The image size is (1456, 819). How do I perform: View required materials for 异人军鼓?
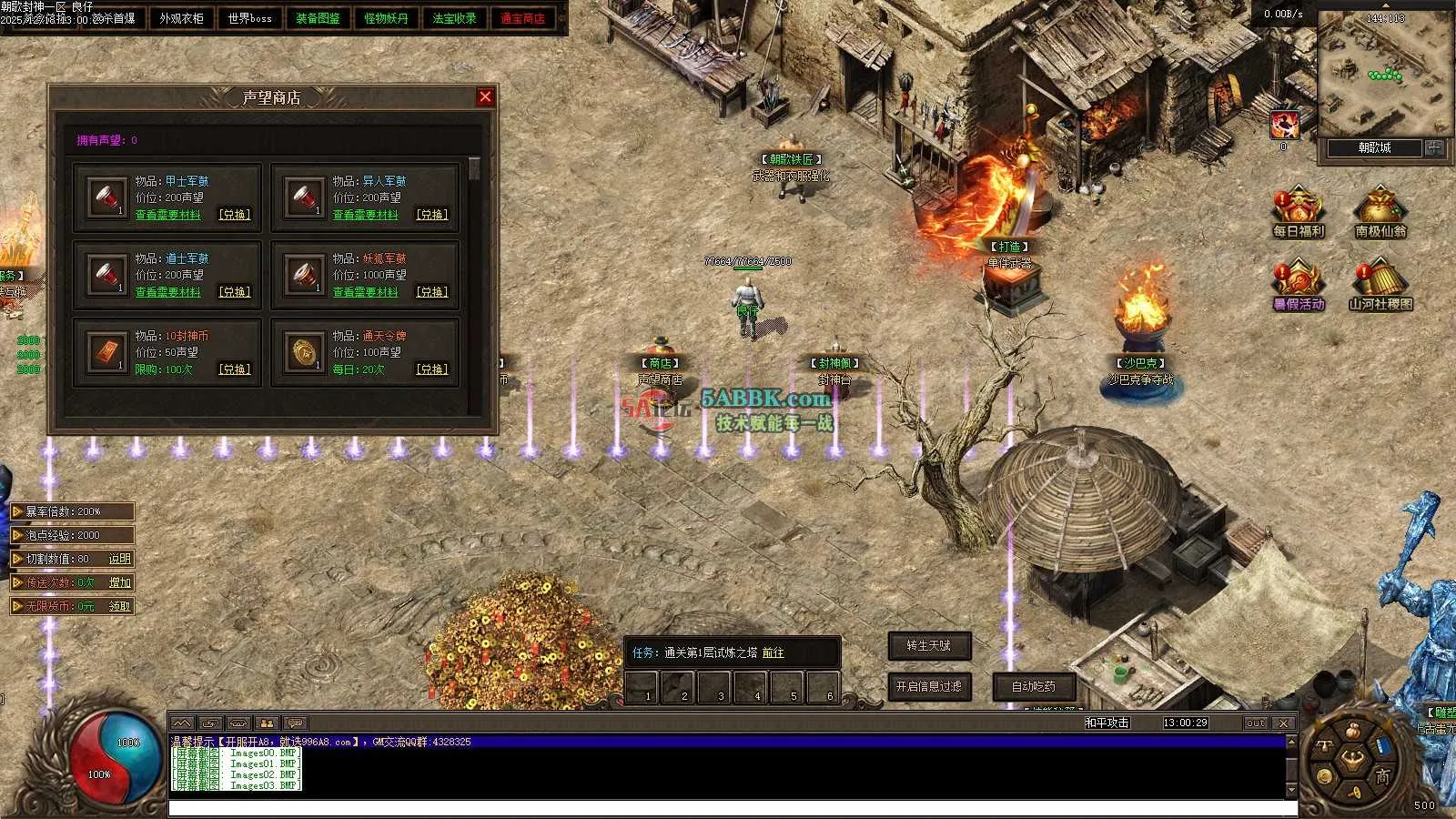(x=365, y=215)
